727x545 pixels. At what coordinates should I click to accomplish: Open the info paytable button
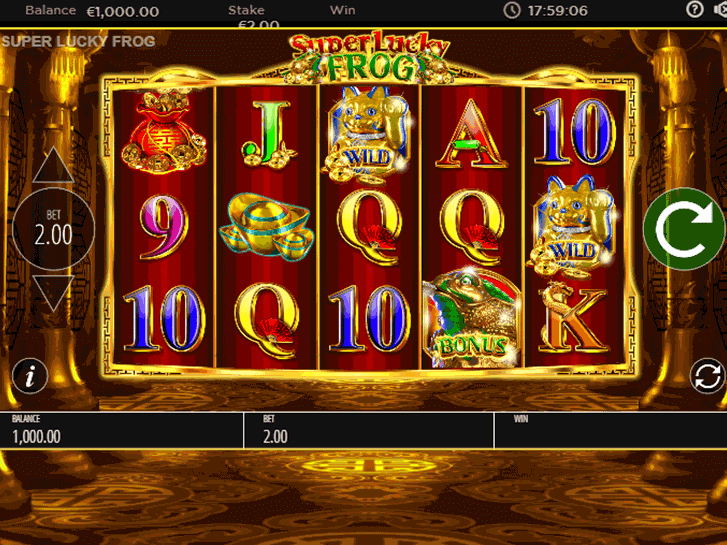[x=32, y=376]
